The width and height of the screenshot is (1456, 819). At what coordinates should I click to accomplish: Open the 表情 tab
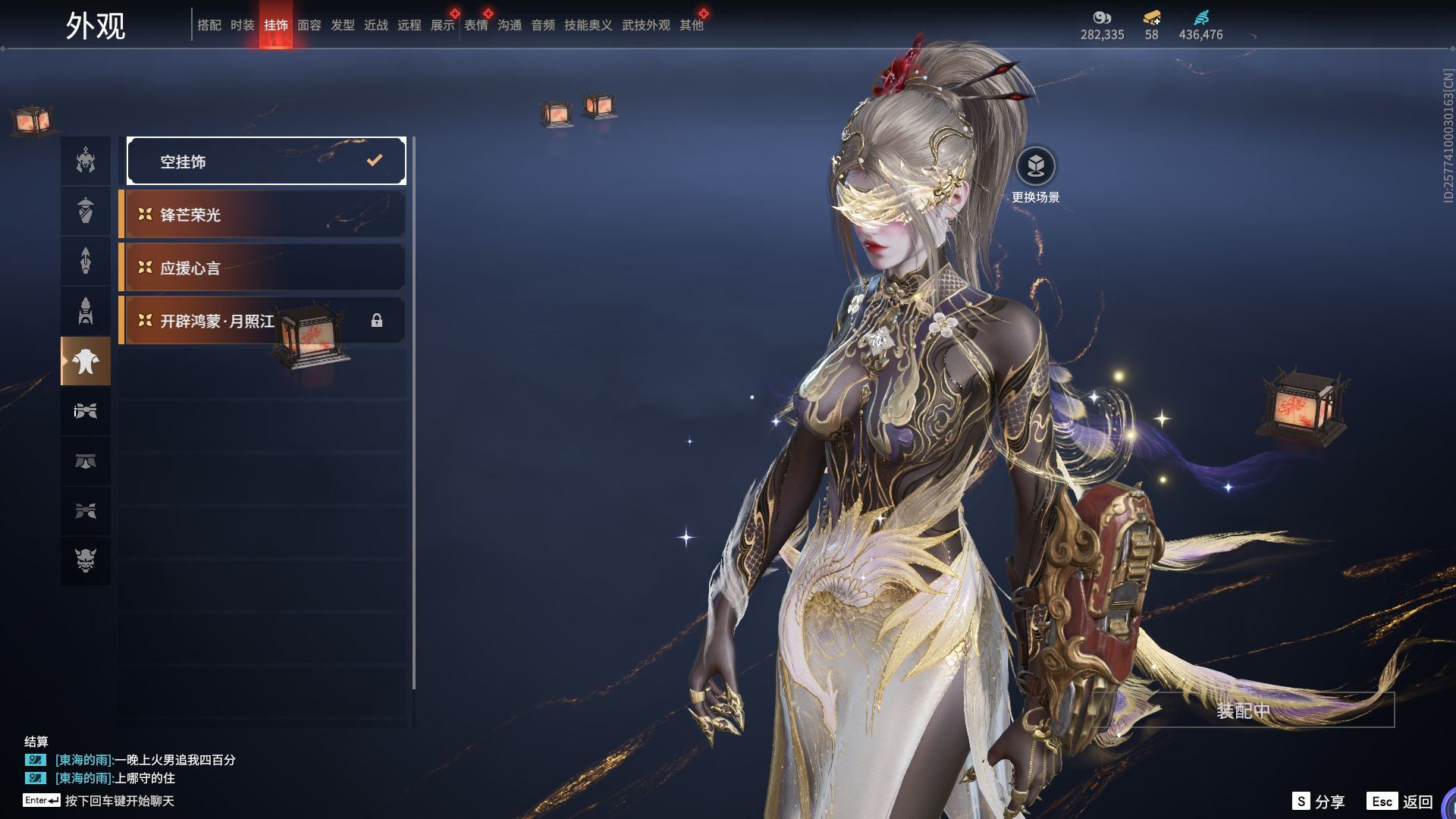point(475,25)
